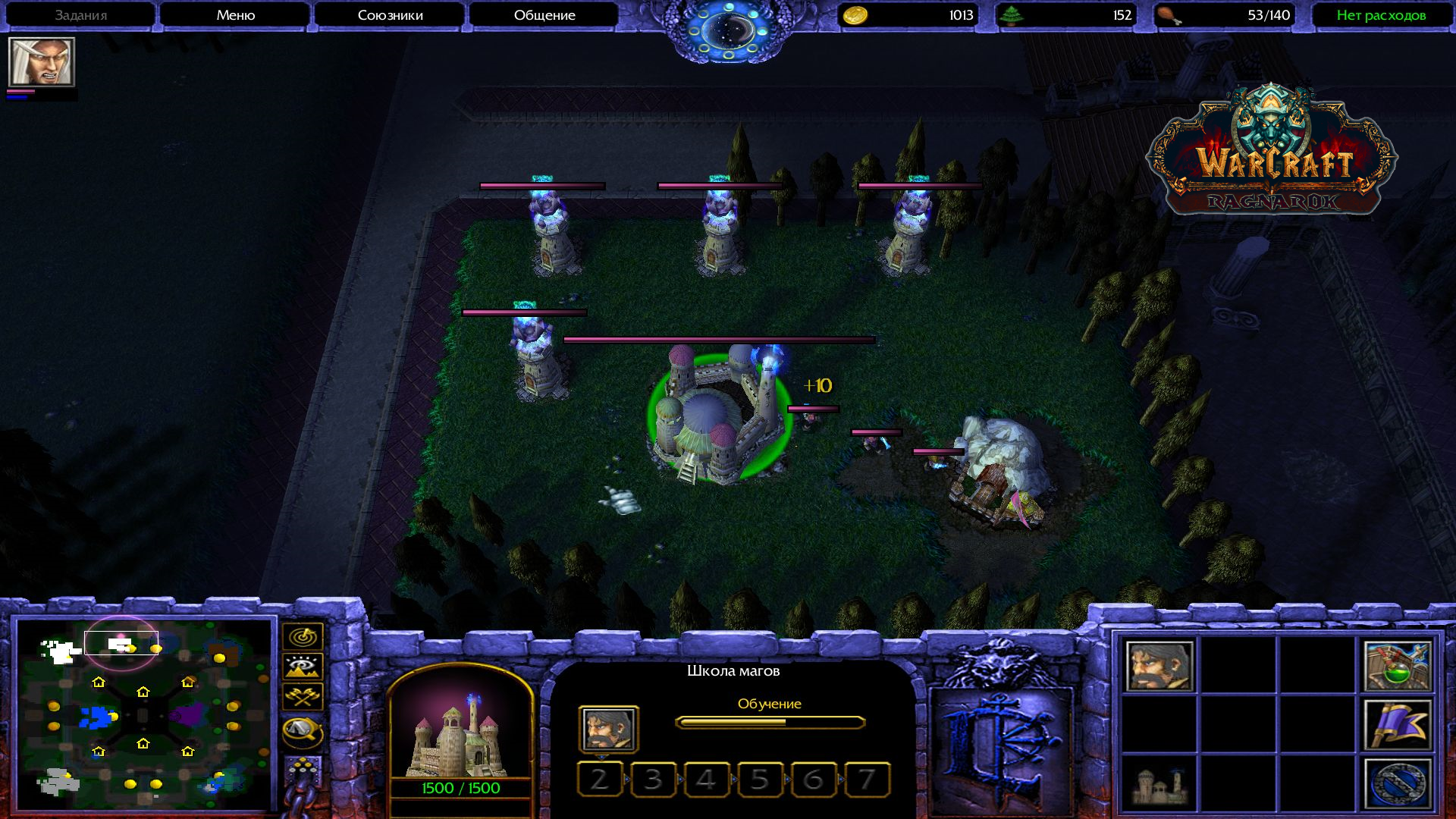Toggle minimap terrain display
The height and width of the screenshot is (819, 1456).
(x=303, y=667)
